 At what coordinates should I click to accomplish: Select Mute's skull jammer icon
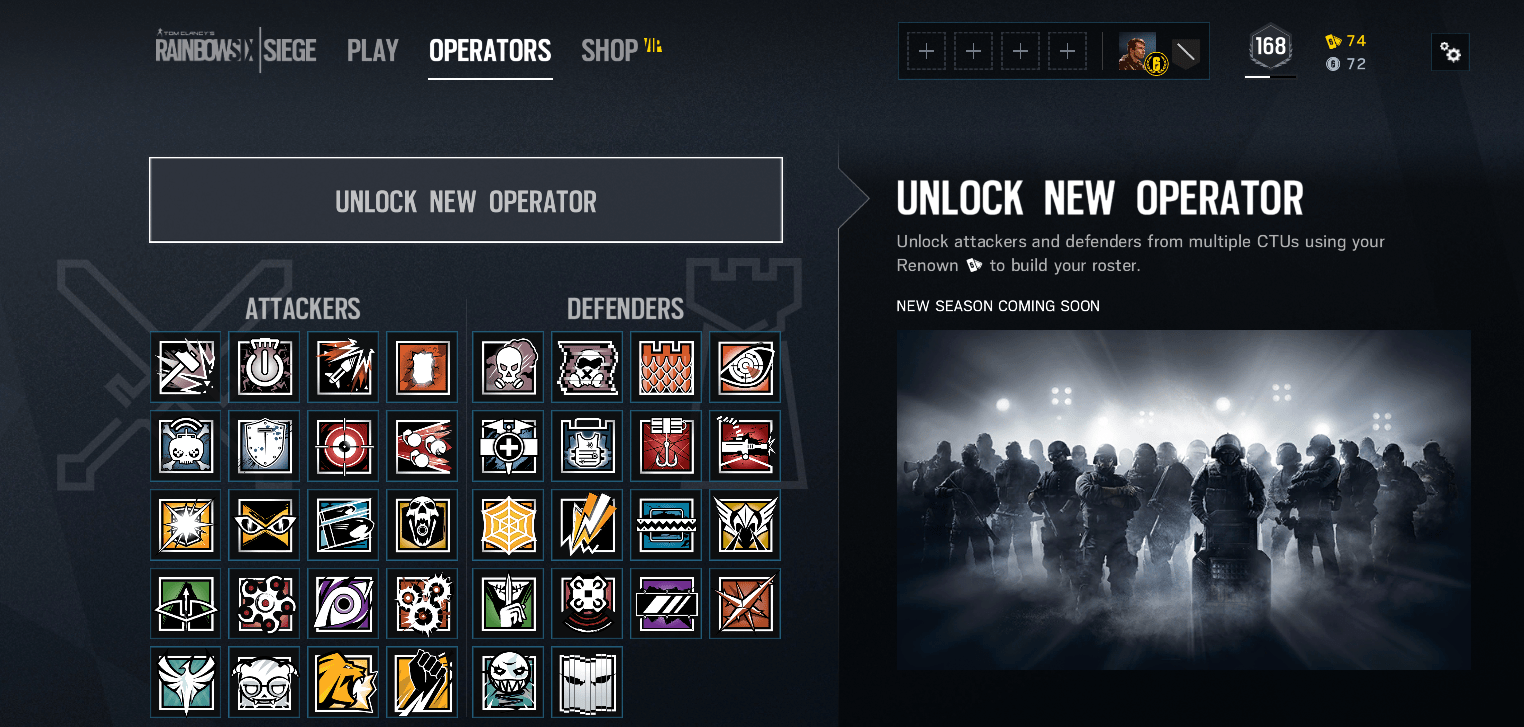(586, 366)
